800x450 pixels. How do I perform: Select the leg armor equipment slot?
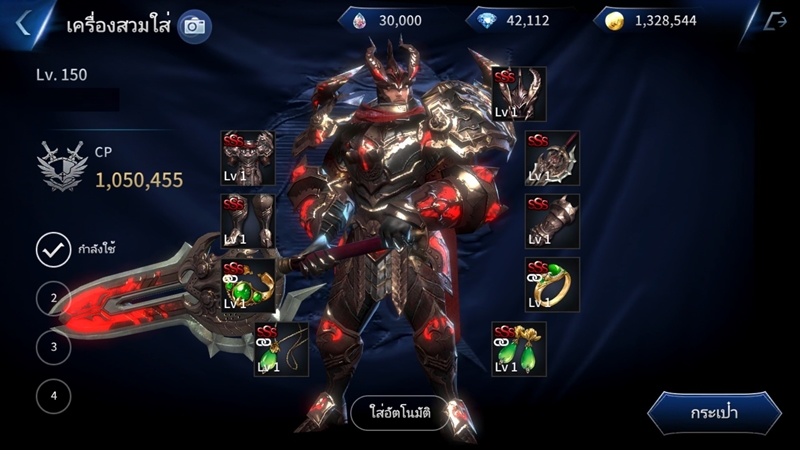coord(247,221)
